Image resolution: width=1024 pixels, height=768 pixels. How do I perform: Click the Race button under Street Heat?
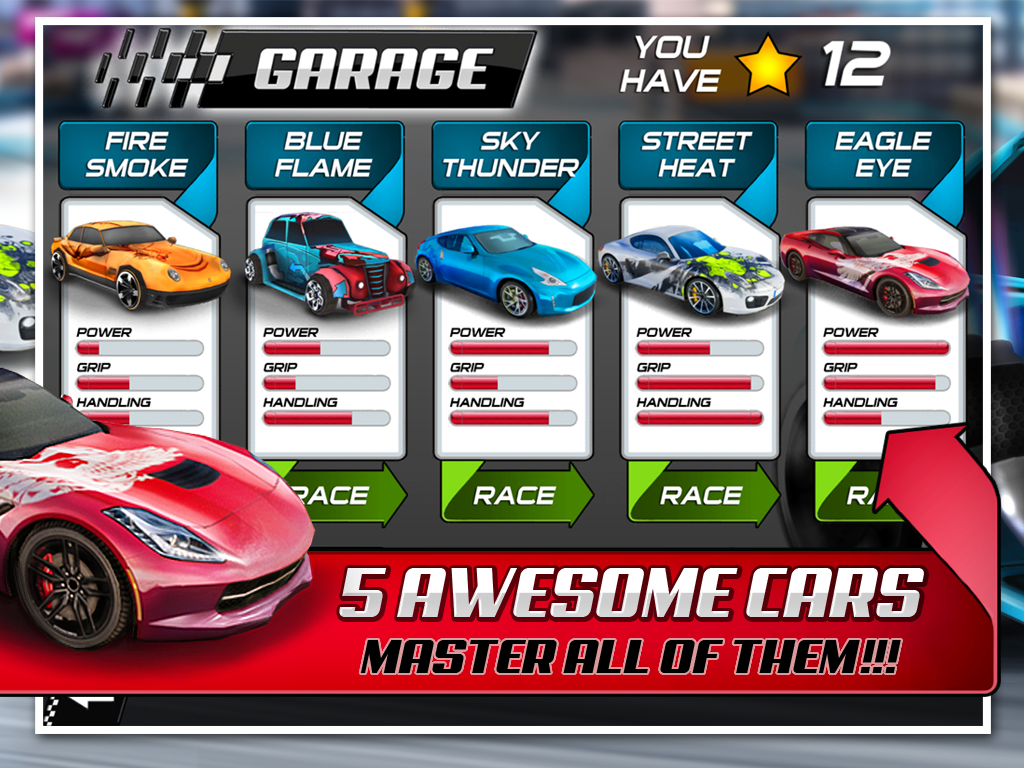click(701, 495)
